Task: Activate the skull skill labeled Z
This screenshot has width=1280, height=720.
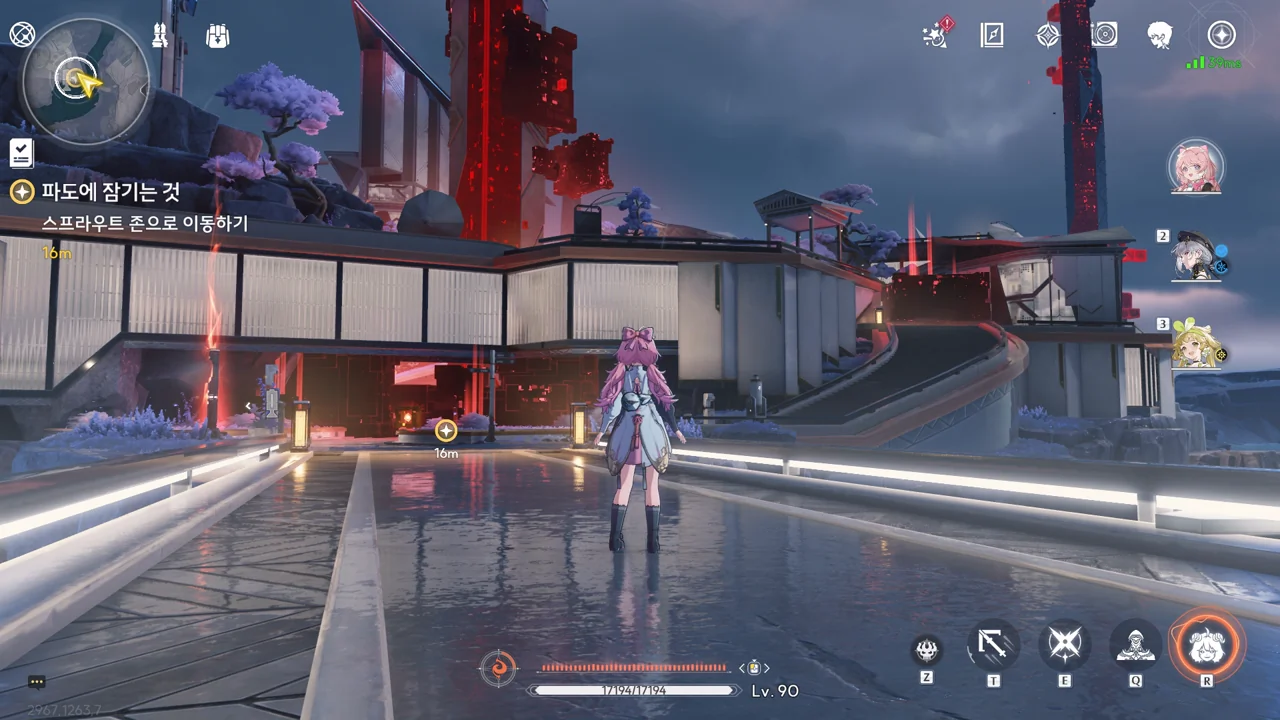Action: click(x=927, y=650)
